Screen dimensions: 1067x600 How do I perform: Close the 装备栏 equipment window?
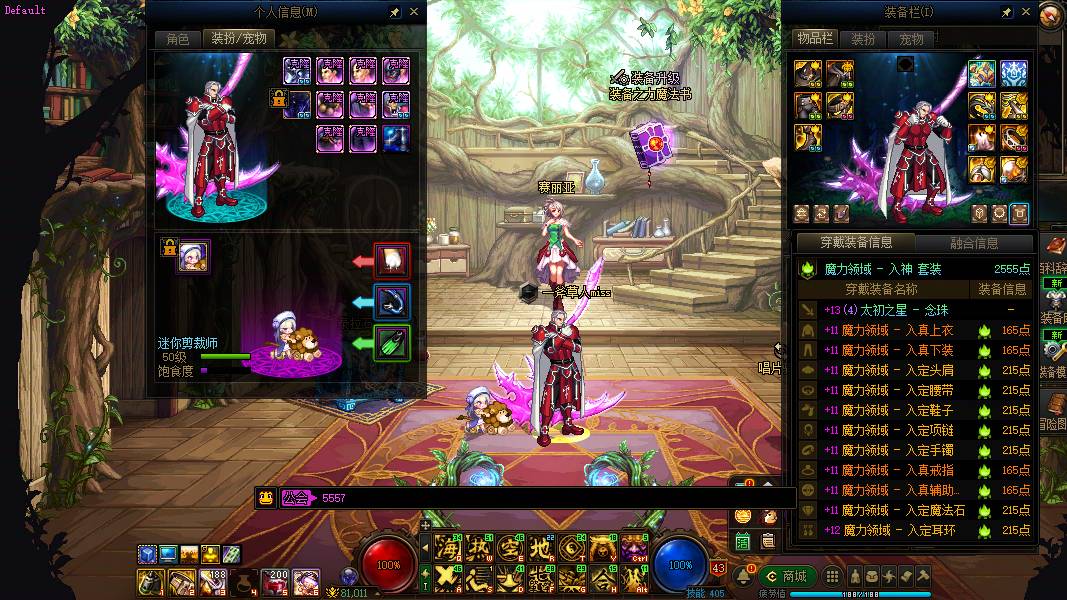point(1027,13)
